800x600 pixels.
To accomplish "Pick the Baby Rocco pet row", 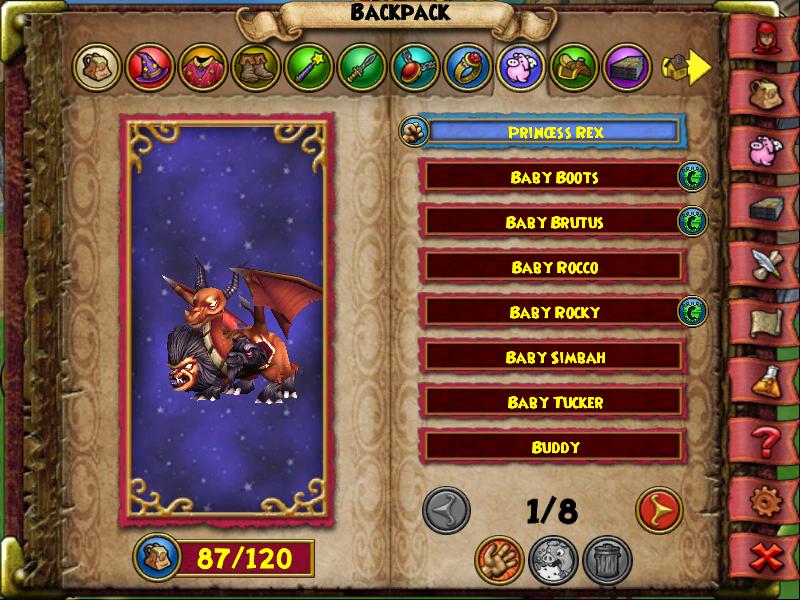I will click(553, 267).
